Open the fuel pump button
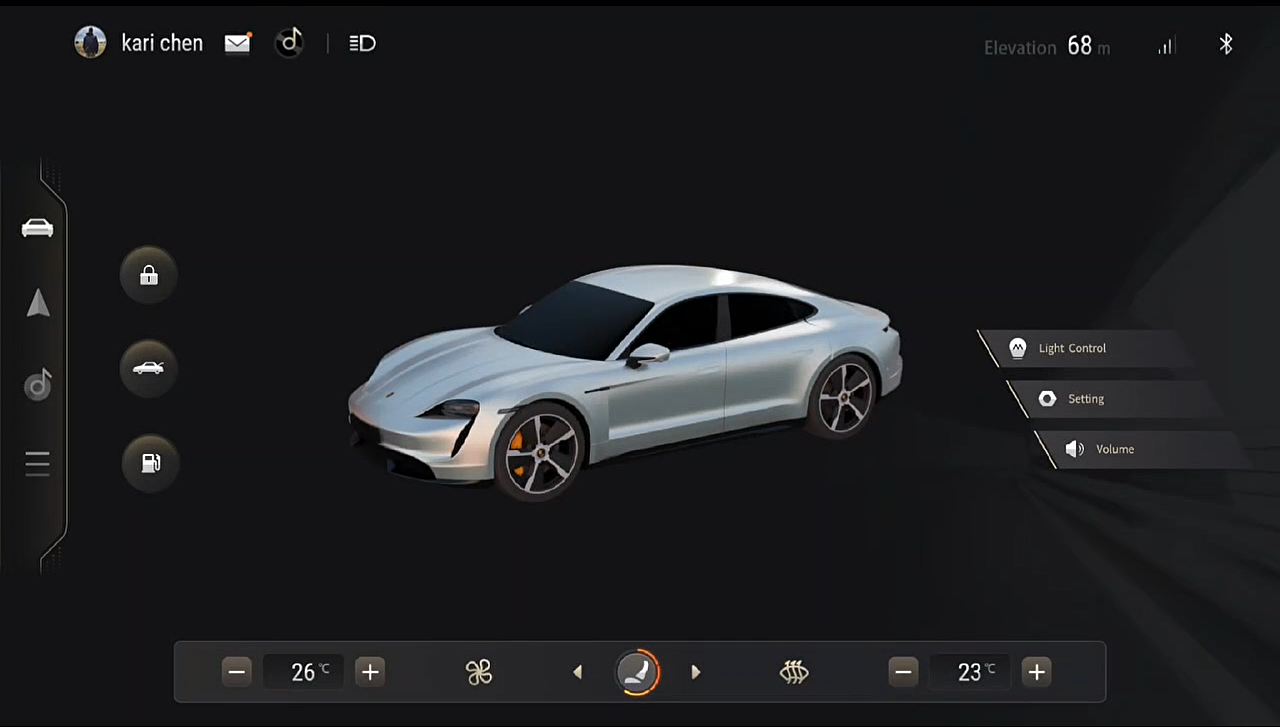Viewport: 1280px width, 727px height. tap(150, 462)
